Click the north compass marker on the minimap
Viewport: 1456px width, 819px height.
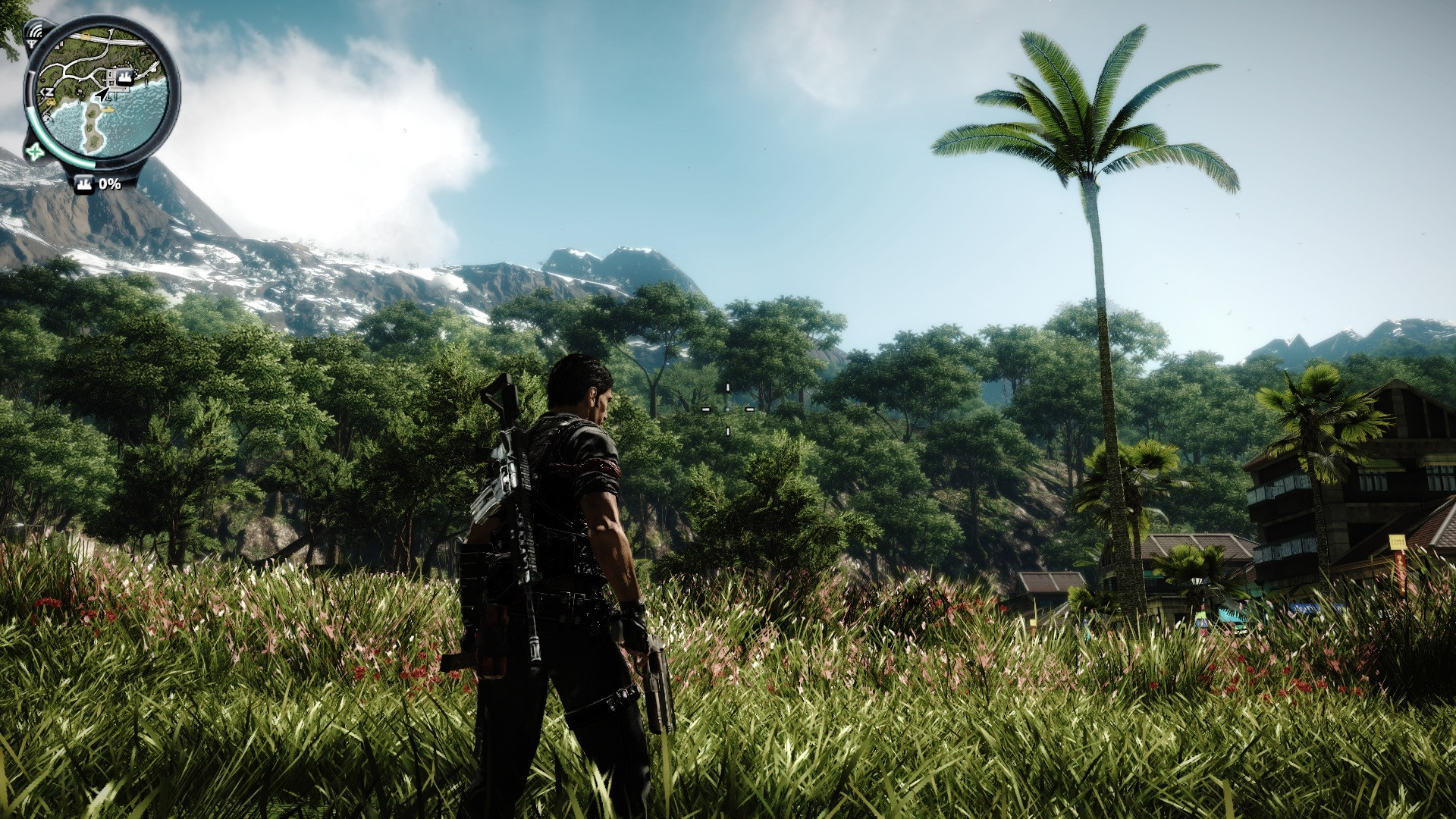coord(49,93)
